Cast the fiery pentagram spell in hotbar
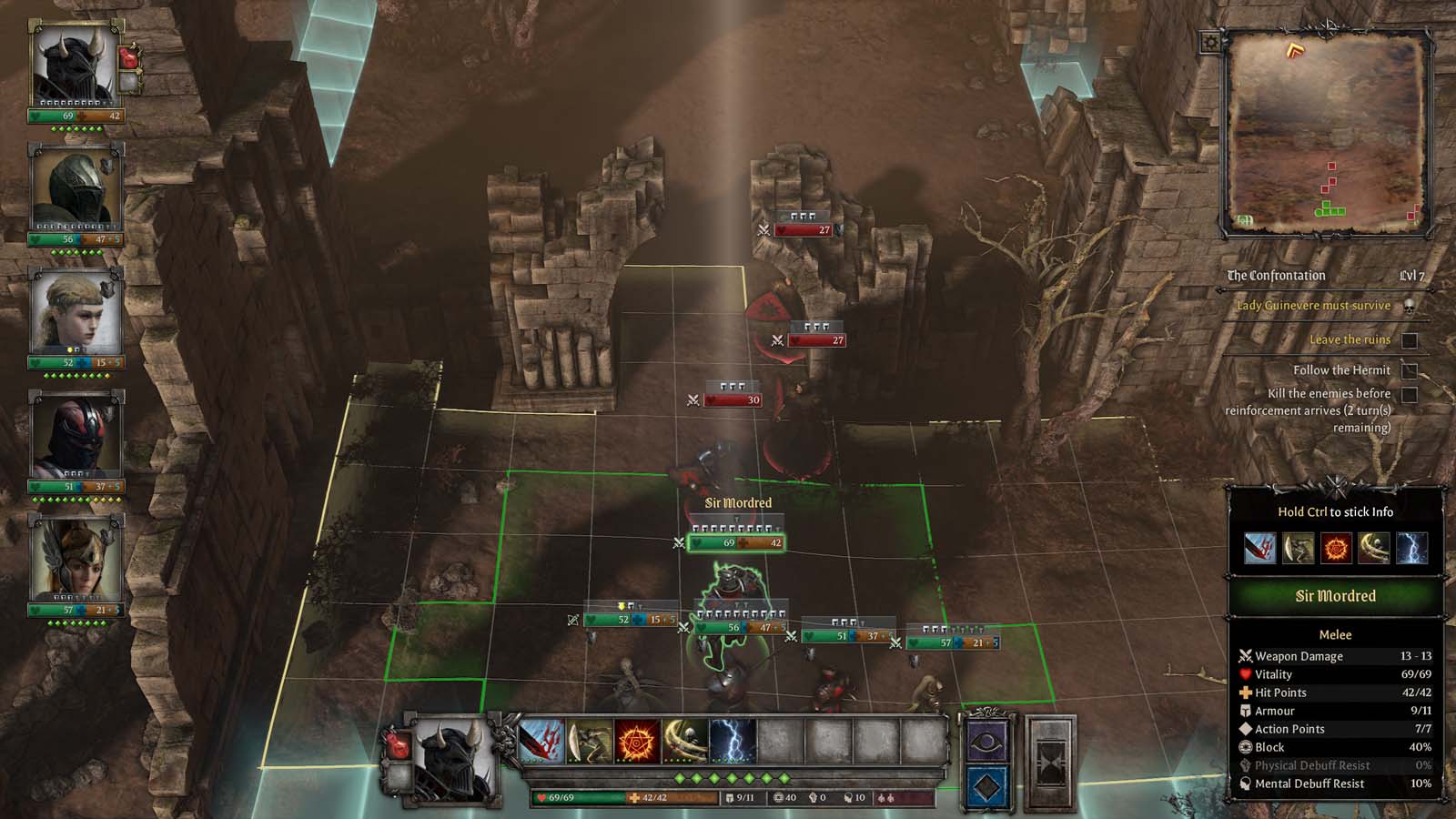This screenshot has width=1456, height=819. 637,742
